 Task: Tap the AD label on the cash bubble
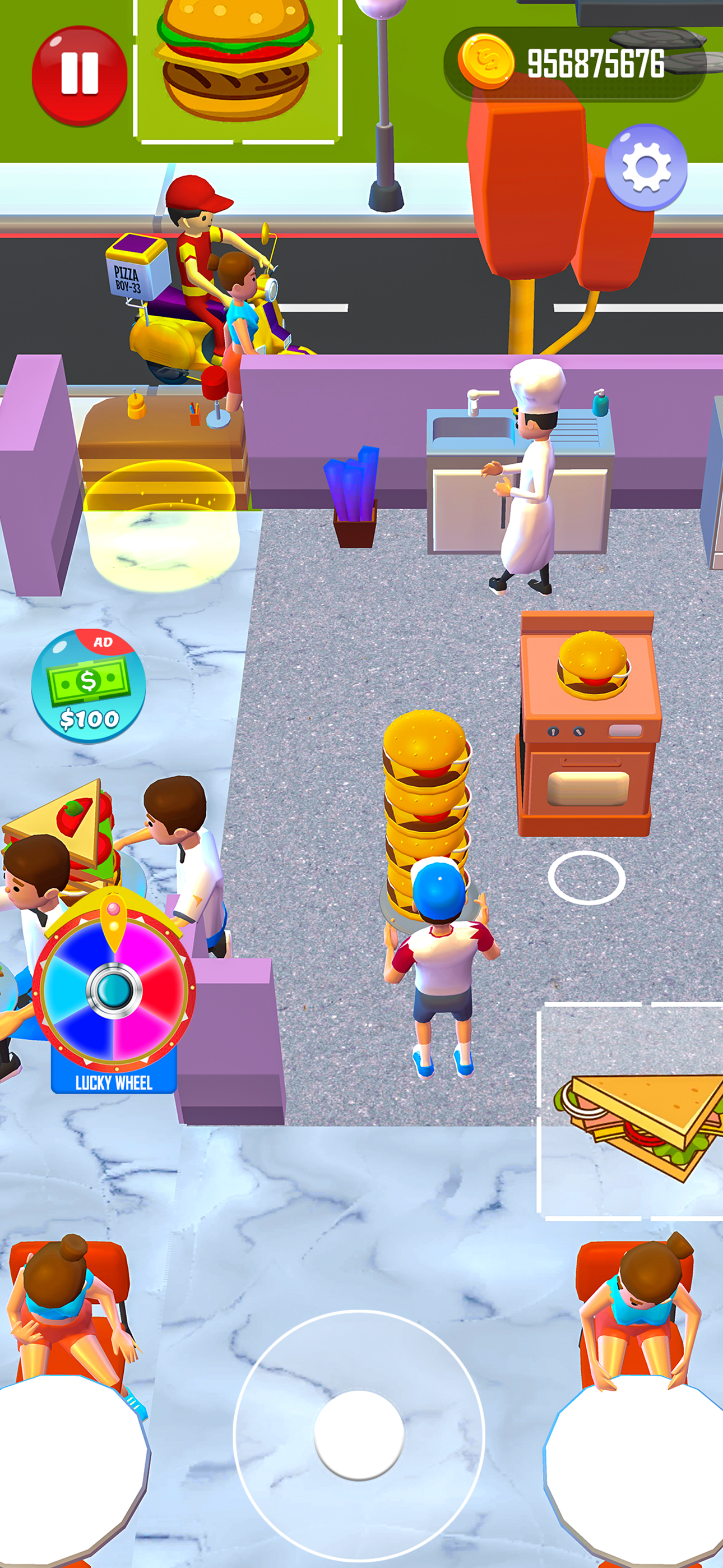[104, 642]
